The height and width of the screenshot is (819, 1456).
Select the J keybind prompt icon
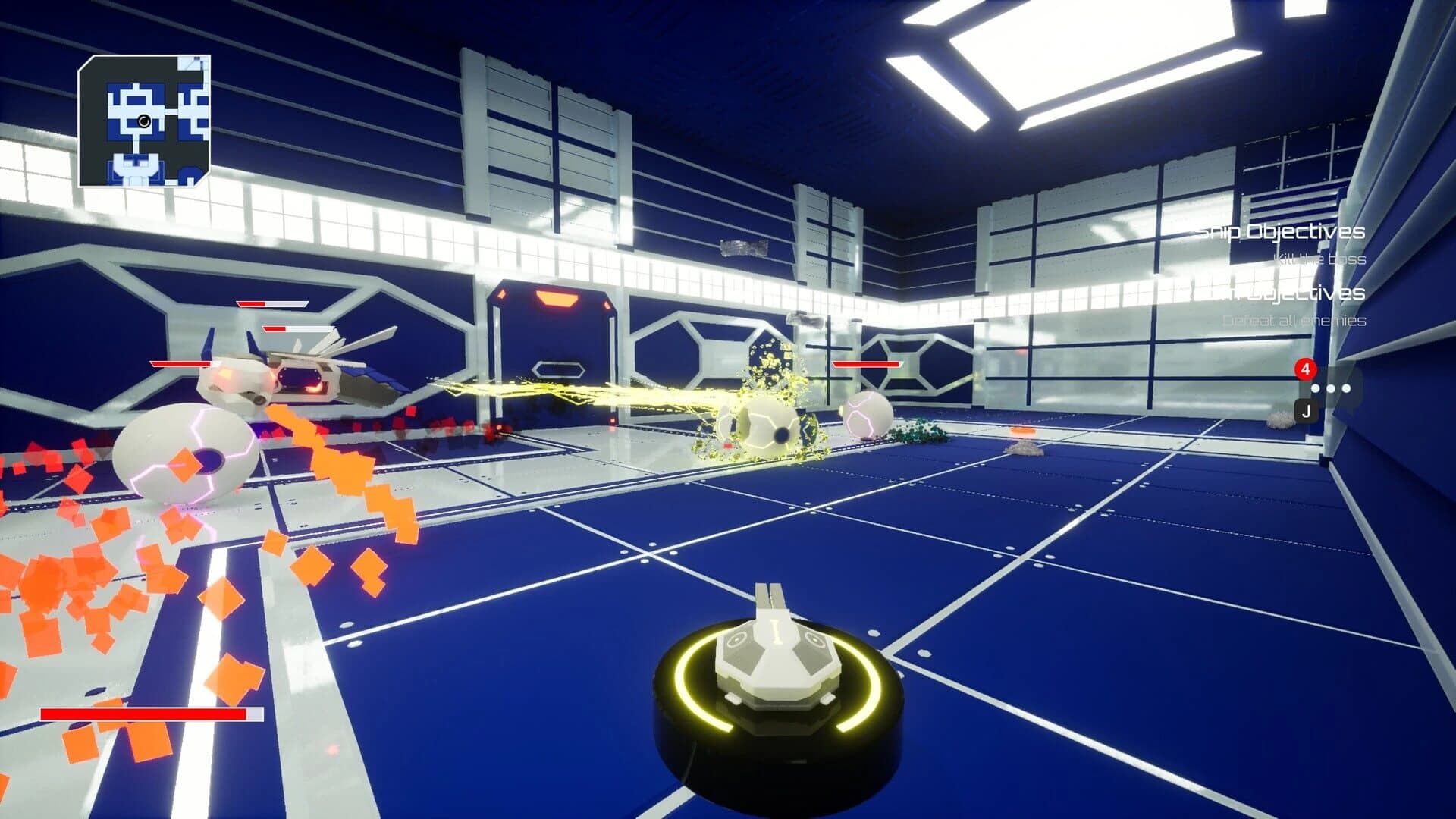[1307, 412]
